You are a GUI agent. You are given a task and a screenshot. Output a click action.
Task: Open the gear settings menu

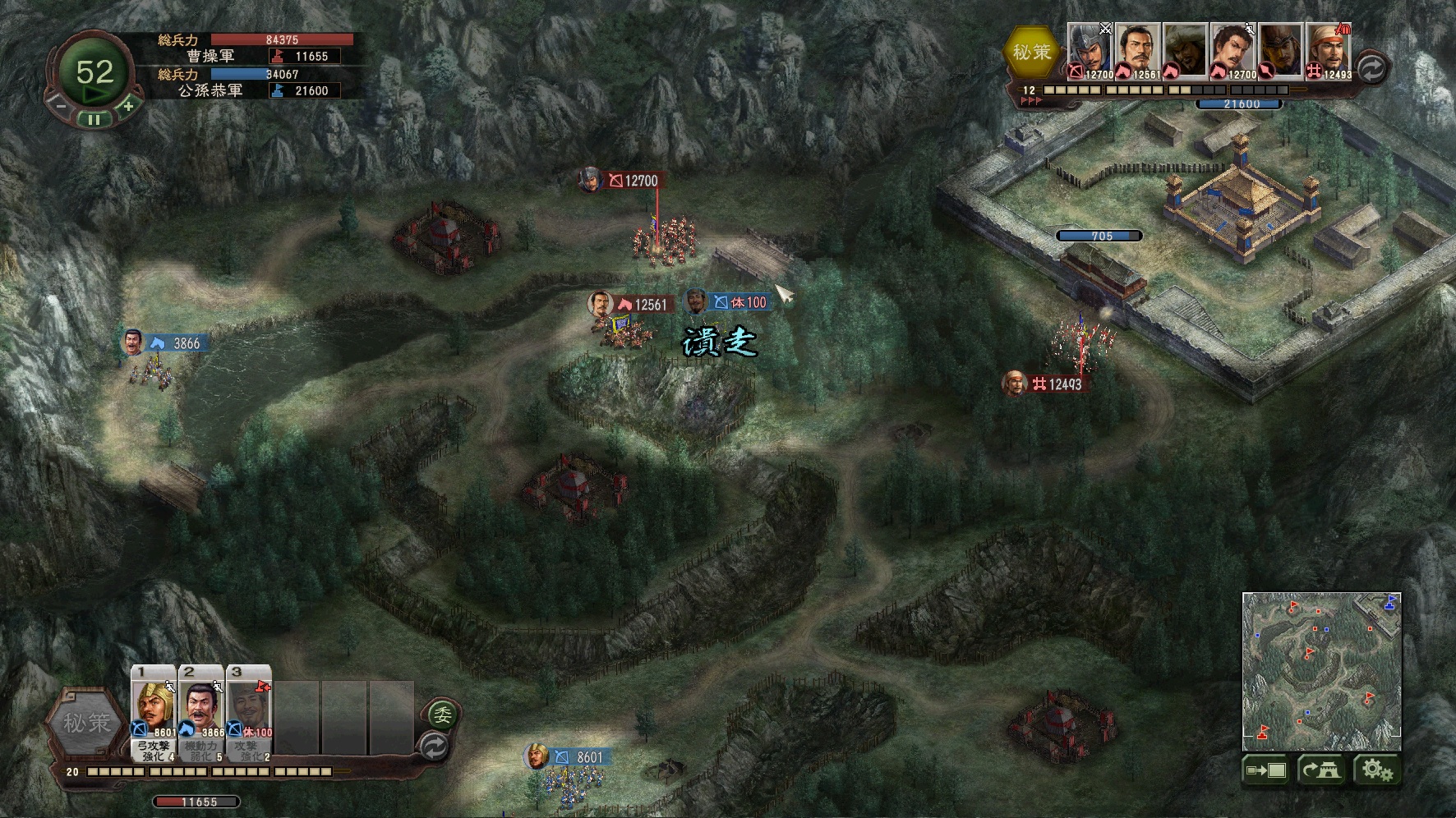tap(1376, 770)
